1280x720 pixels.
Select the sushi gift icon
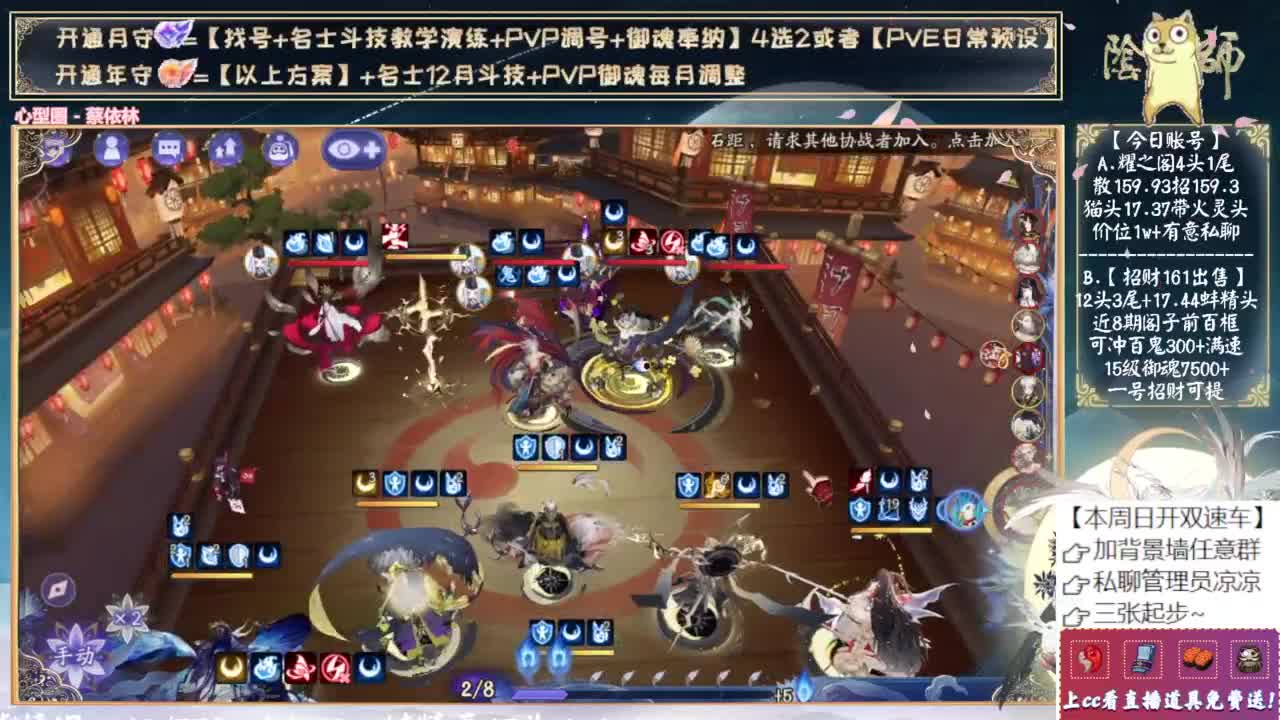click(1197, 660)
